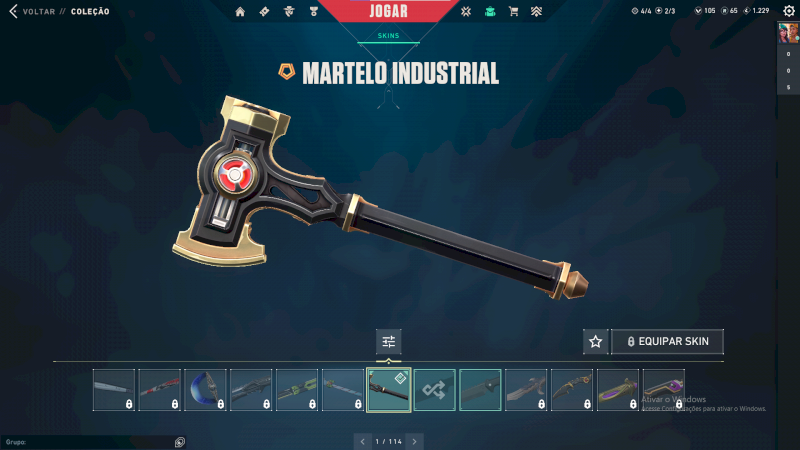Open the green collection icon in the top bar
800x450 pixels.
pos(490,12)
